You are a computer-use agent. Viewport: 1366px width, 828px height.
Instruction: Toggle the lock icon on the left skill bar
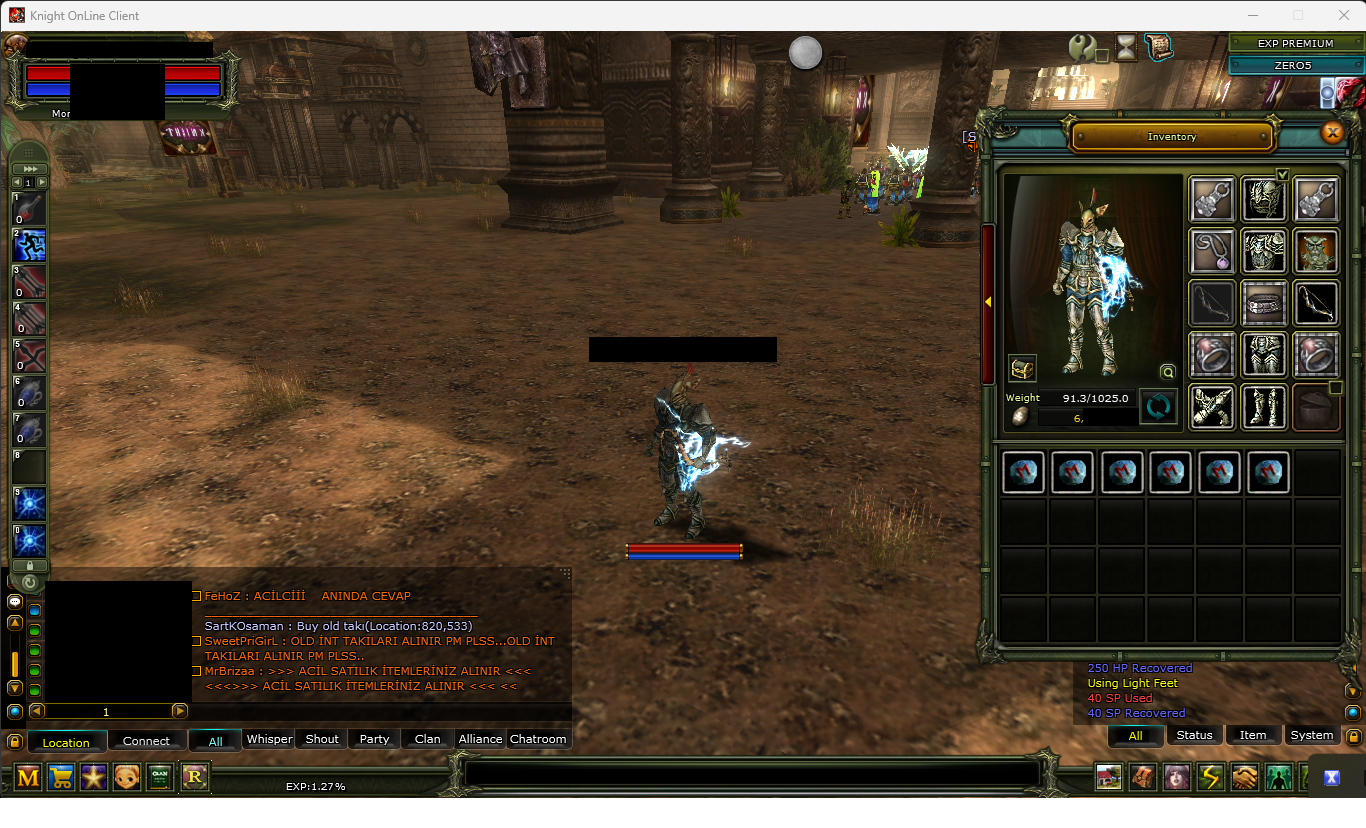tap(28, 565)
